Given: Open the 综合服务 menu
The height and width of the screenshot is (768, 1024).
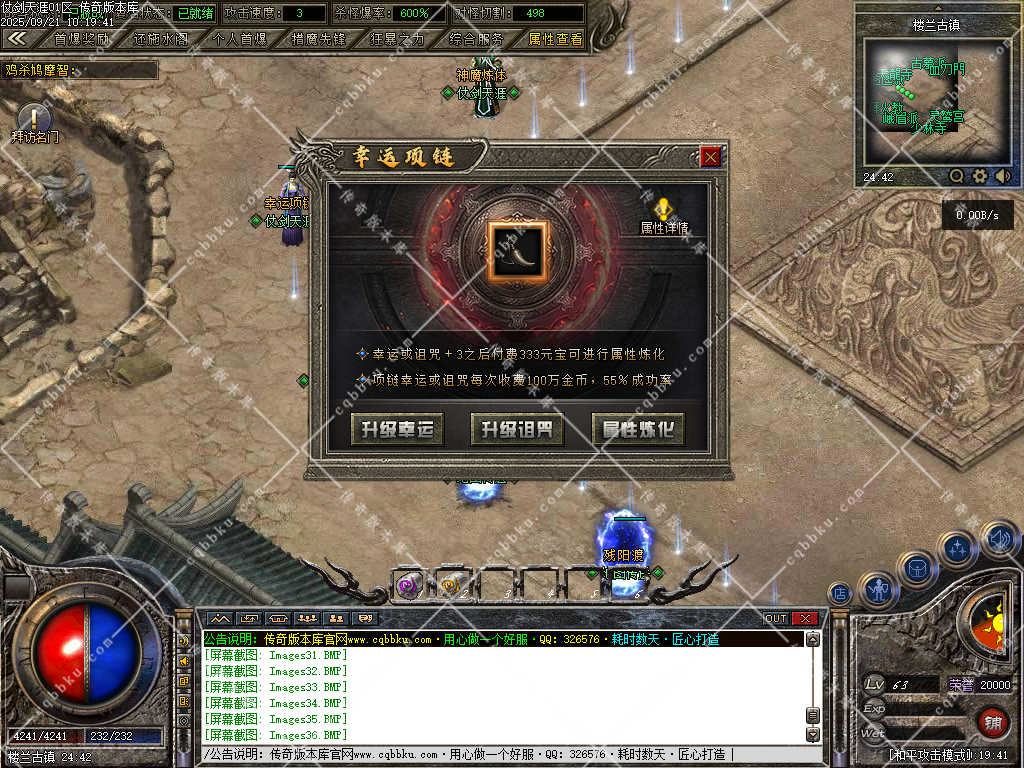Looking at the screenshot, I should 476,39.
